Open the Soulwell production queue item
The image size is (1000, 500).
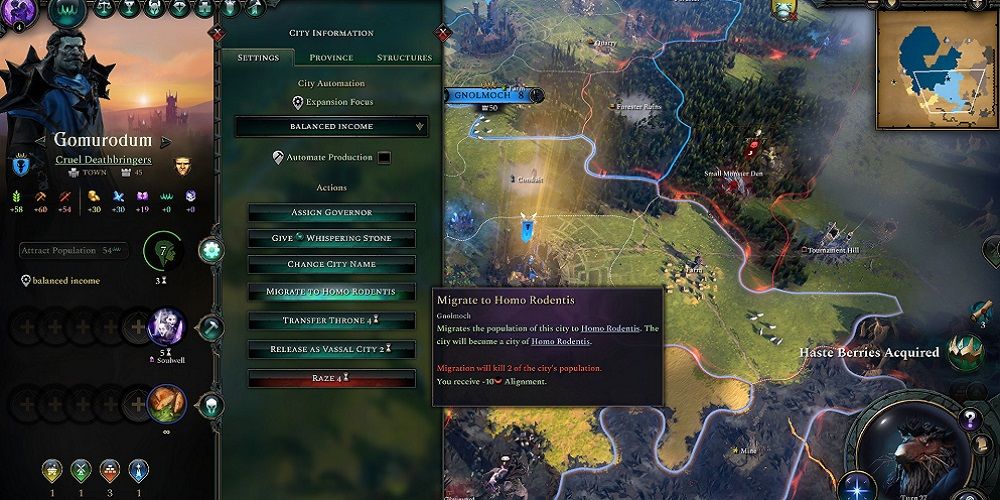166,327
